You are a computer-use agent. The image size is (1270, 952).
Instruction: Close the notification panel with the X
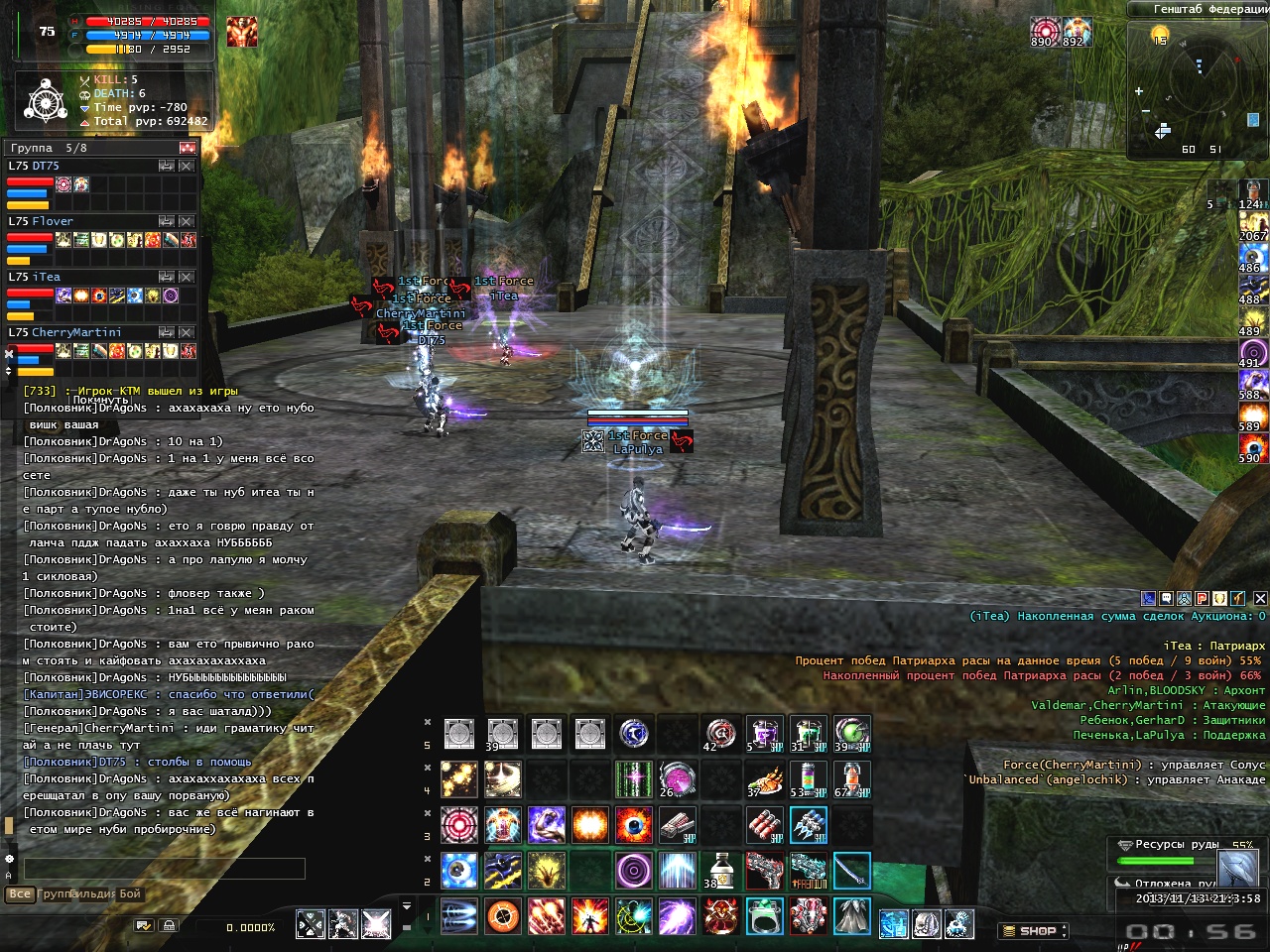(1260, 598)
